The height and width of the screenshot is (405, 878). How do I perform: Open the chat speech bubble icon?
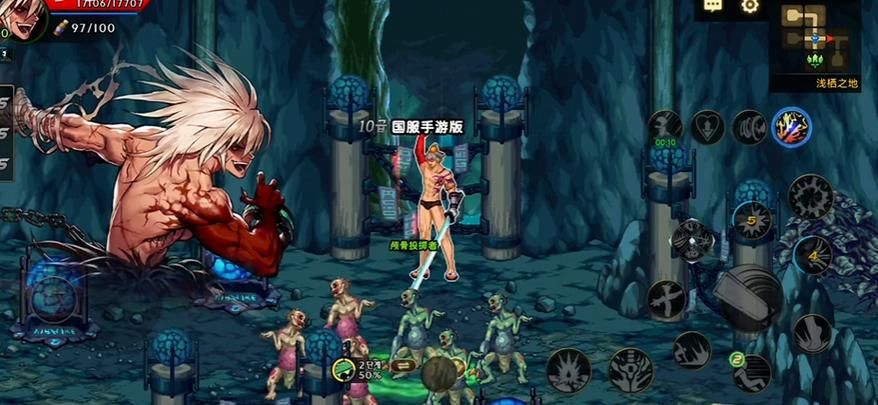(713, 5)
